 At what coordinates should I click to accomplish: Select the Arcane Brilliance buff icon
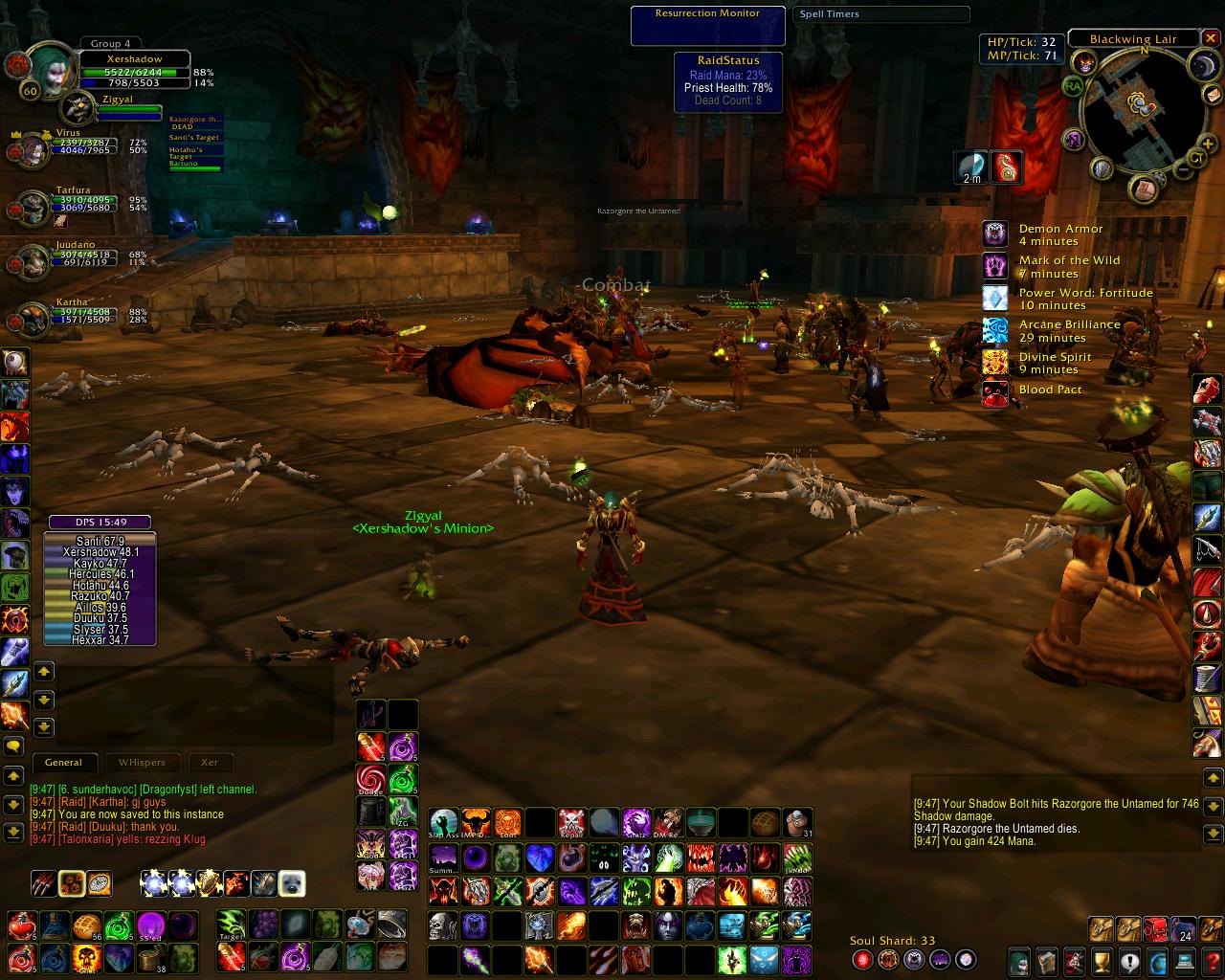[x=995, y=330]
